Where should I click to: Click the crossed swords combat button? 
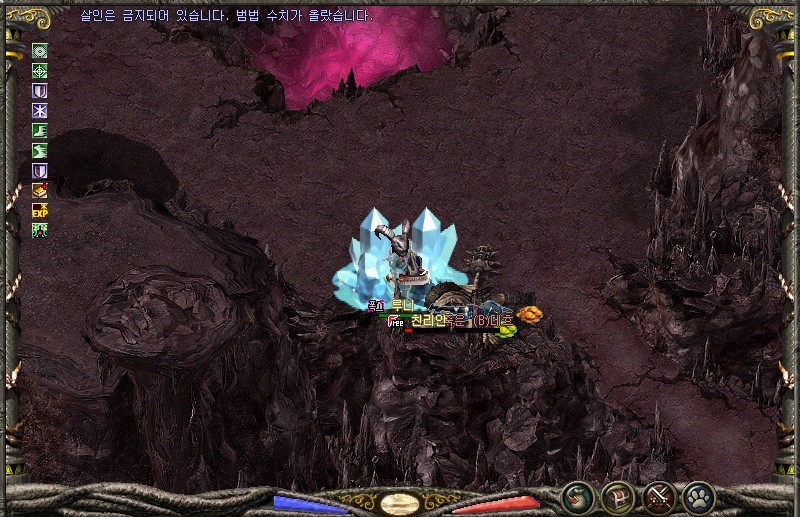(x=658, y=496)
